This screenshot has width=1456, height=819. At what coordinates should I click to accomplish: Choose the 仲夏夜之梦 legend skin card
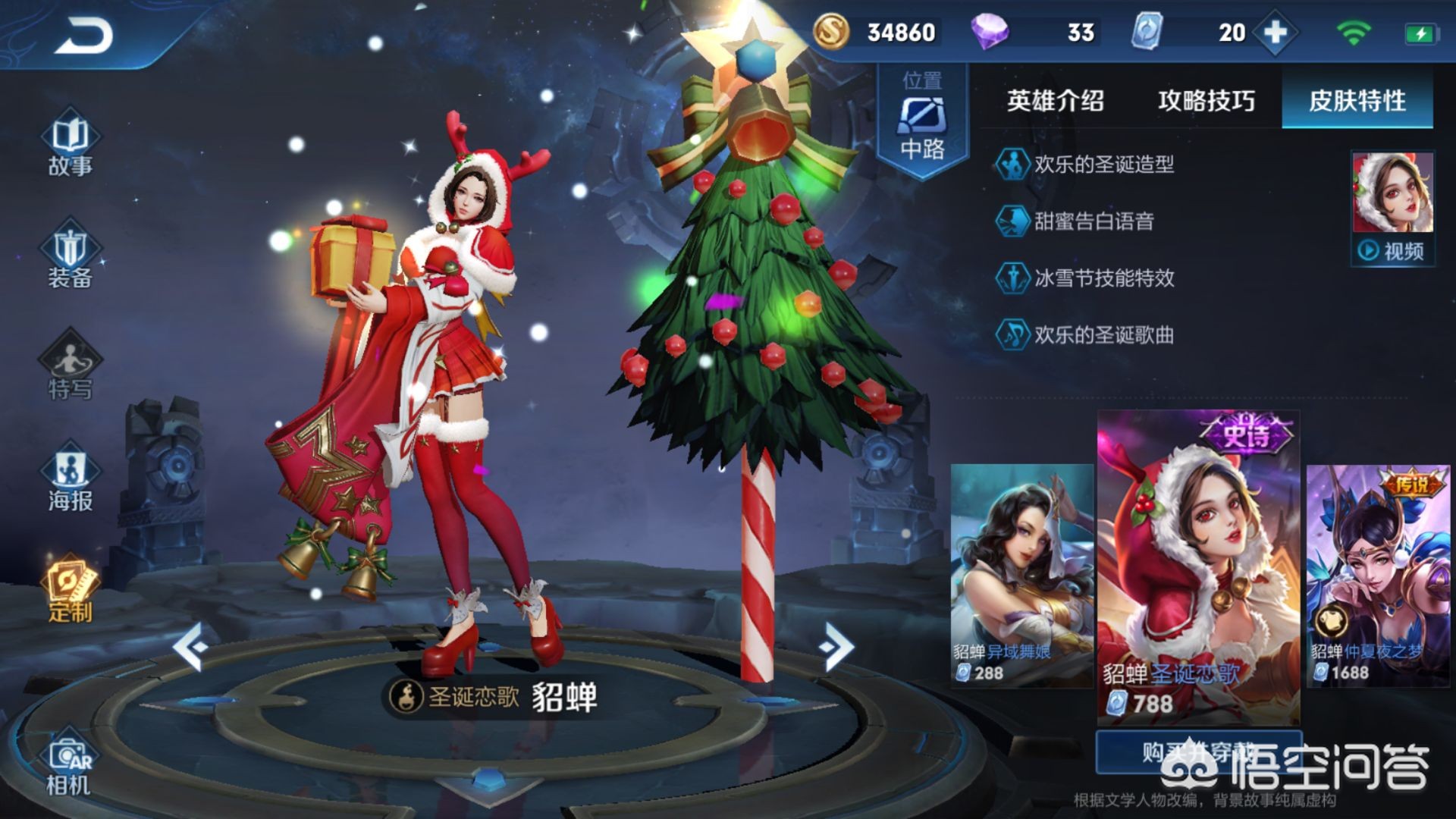1377,575
